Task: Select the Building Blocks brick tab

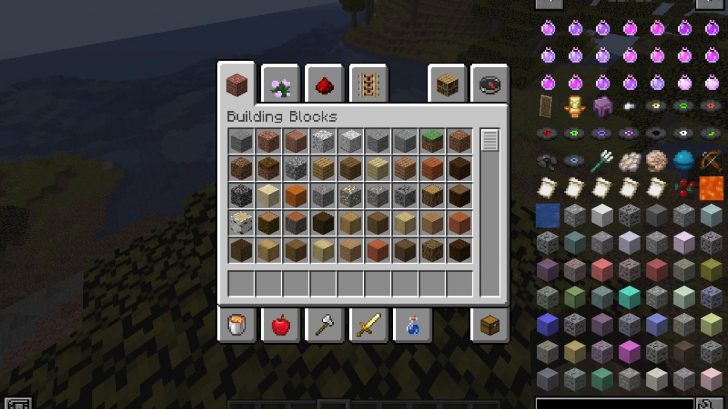Action: point(237,84)
